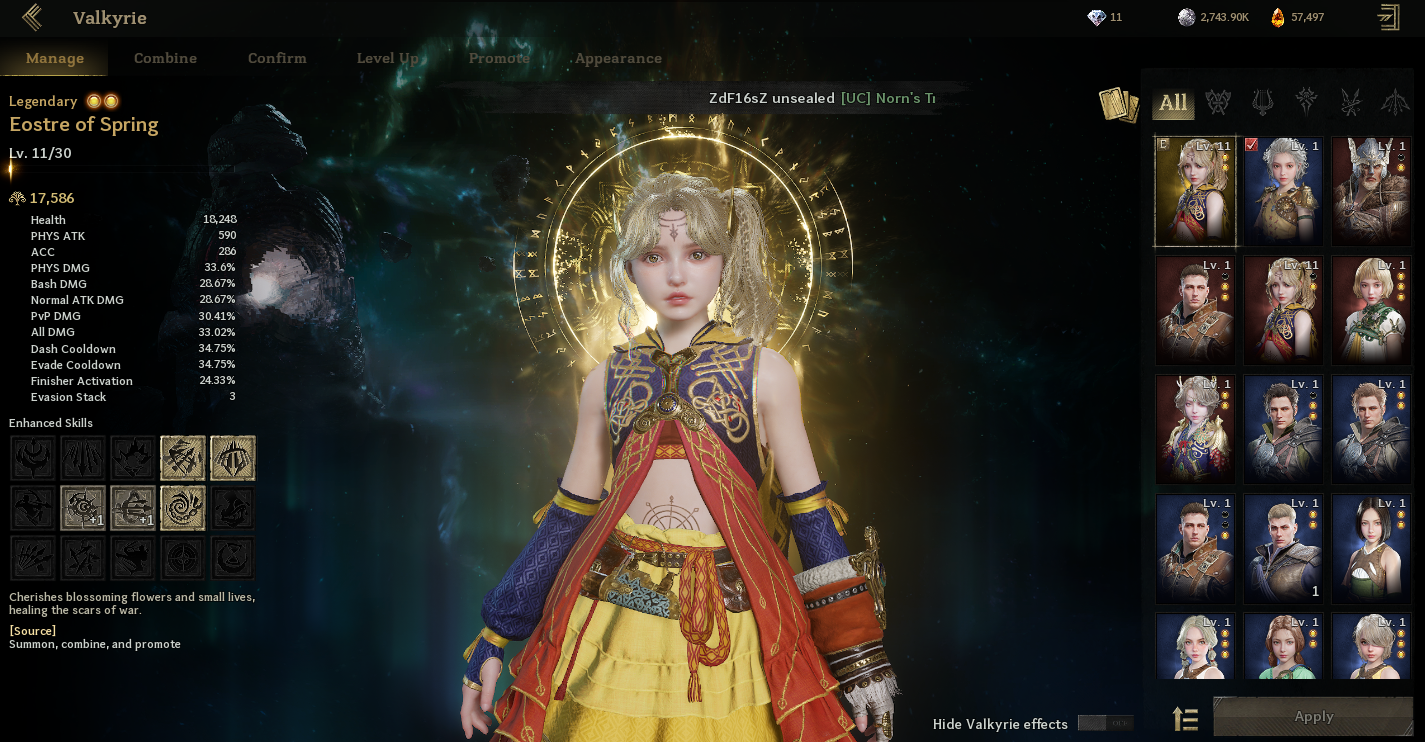Filter valkyries by the lyre class icon
Image resolution: width=1425 pixels, height=742 pixels.
click(x=1262, y=102)
